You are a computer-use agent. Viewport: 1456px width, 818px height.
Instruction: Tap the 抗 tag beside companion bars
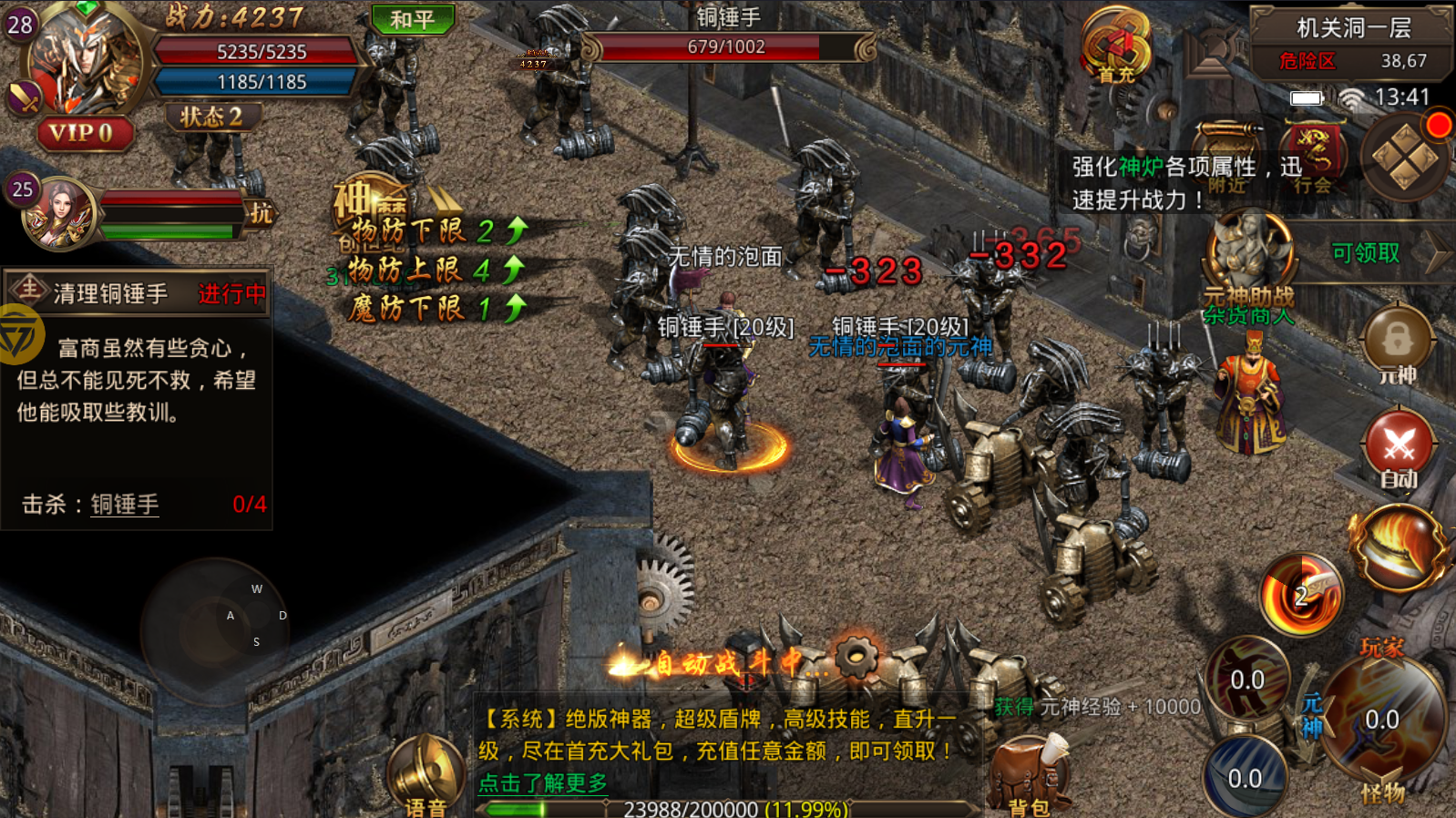pyautogui.click(x=261, y=213)
